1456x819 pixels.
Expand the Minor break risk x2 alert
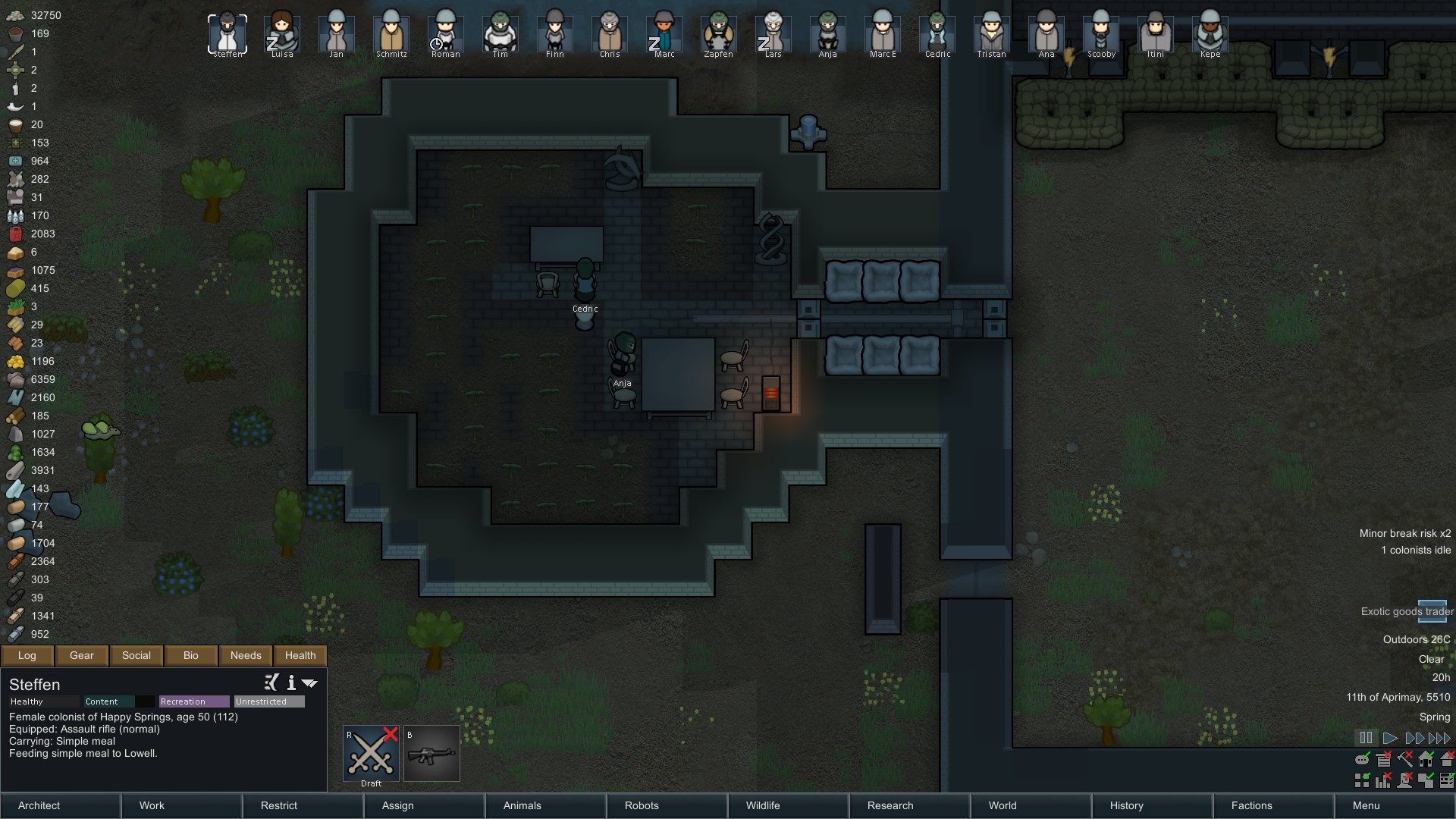1405,533
